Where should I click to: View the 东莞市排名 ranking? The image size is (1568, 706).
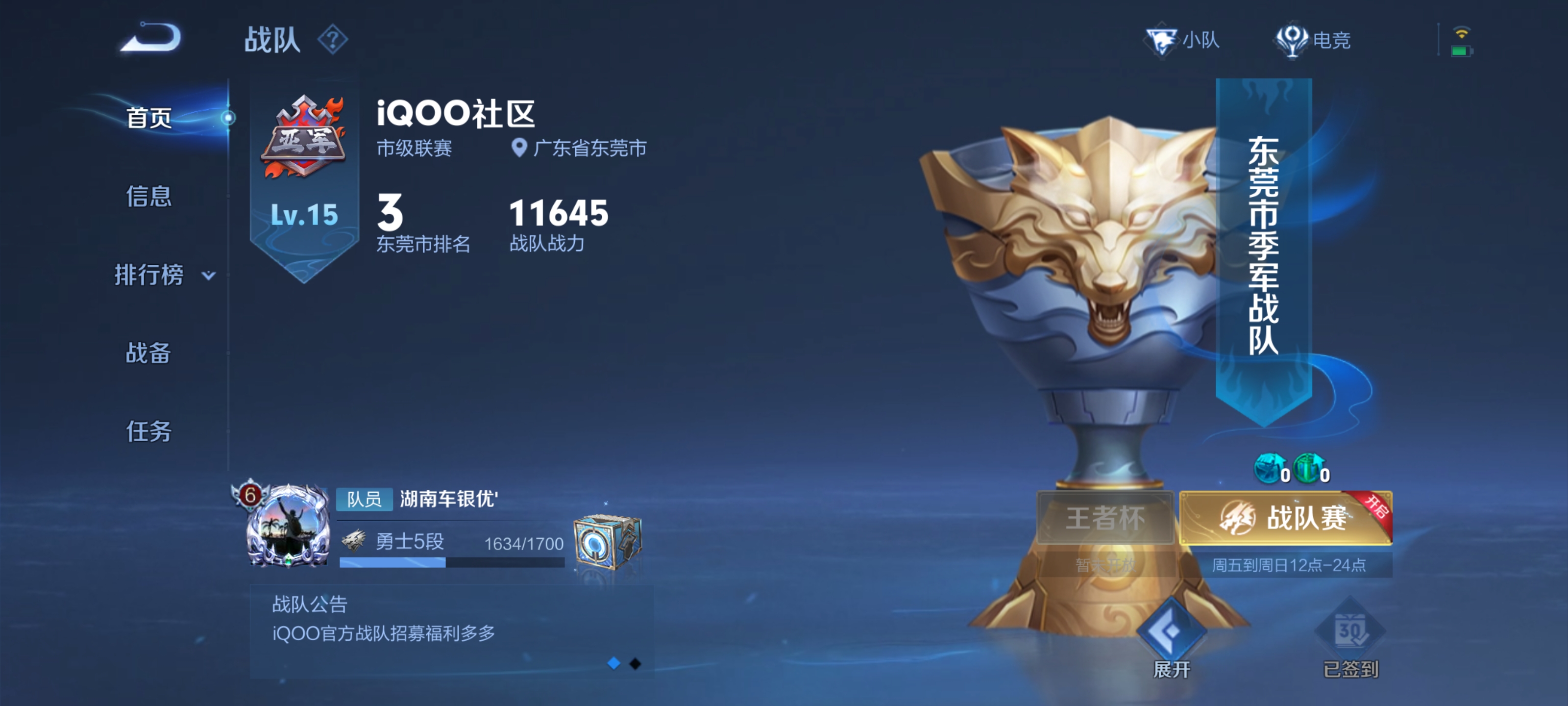pos(422,222)
